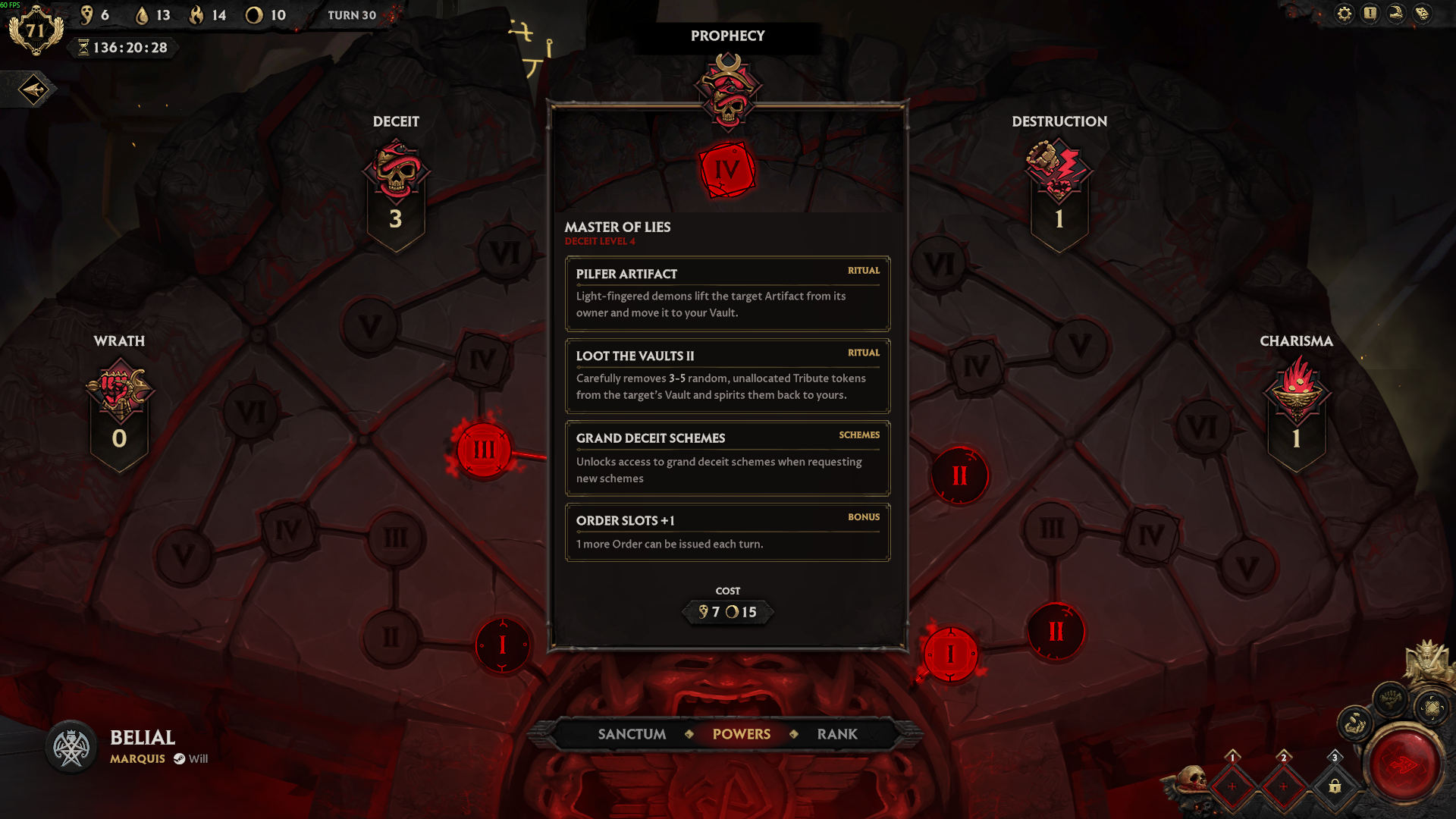Switch to the Sanctum tab

tap(632, 734)
